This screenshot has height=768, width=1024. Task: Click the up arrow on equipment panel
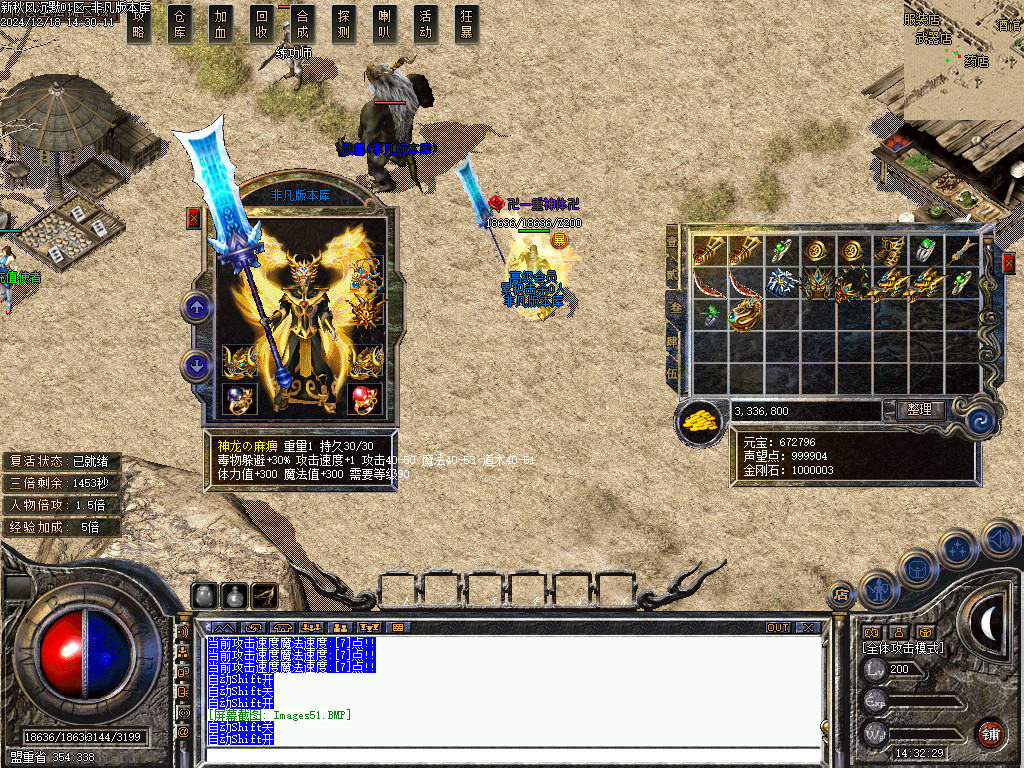tap(197, 307)
